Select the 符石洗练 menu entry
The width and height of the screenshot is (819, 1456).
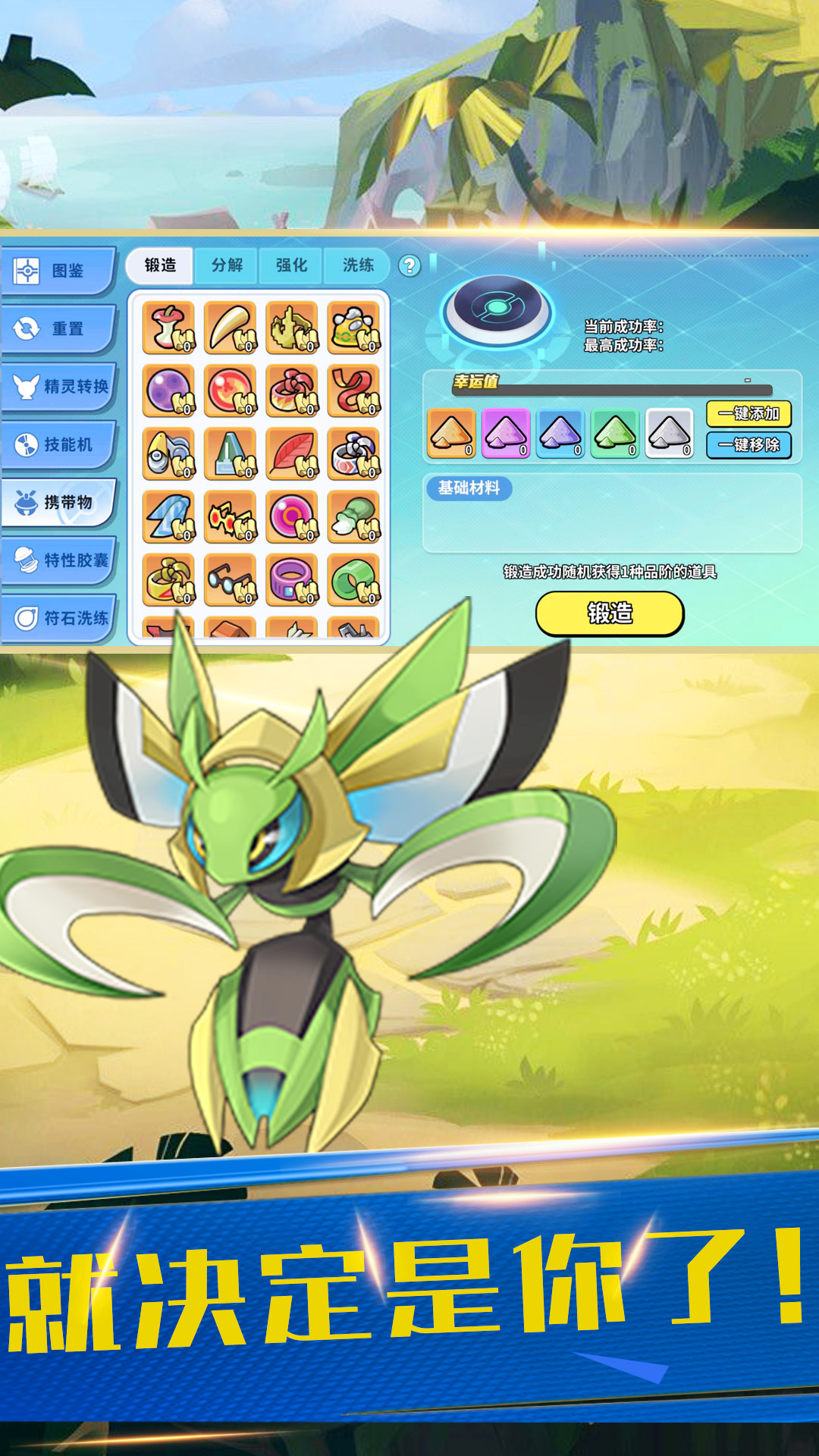pyautogui.click(x=59, y=618)
